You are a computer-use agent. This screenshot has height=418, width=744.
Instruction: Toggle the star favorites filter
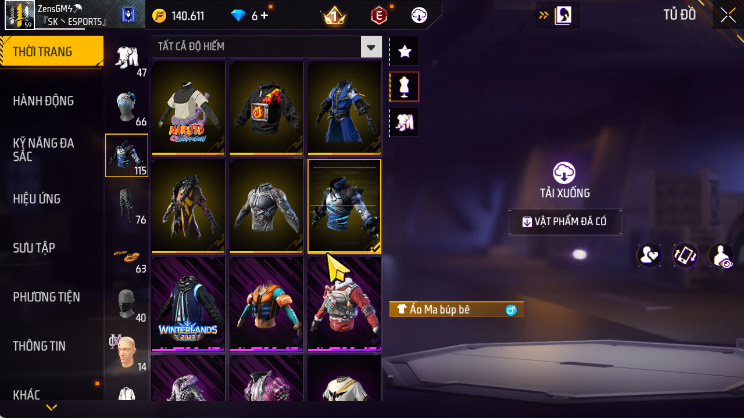pos(405,51)
